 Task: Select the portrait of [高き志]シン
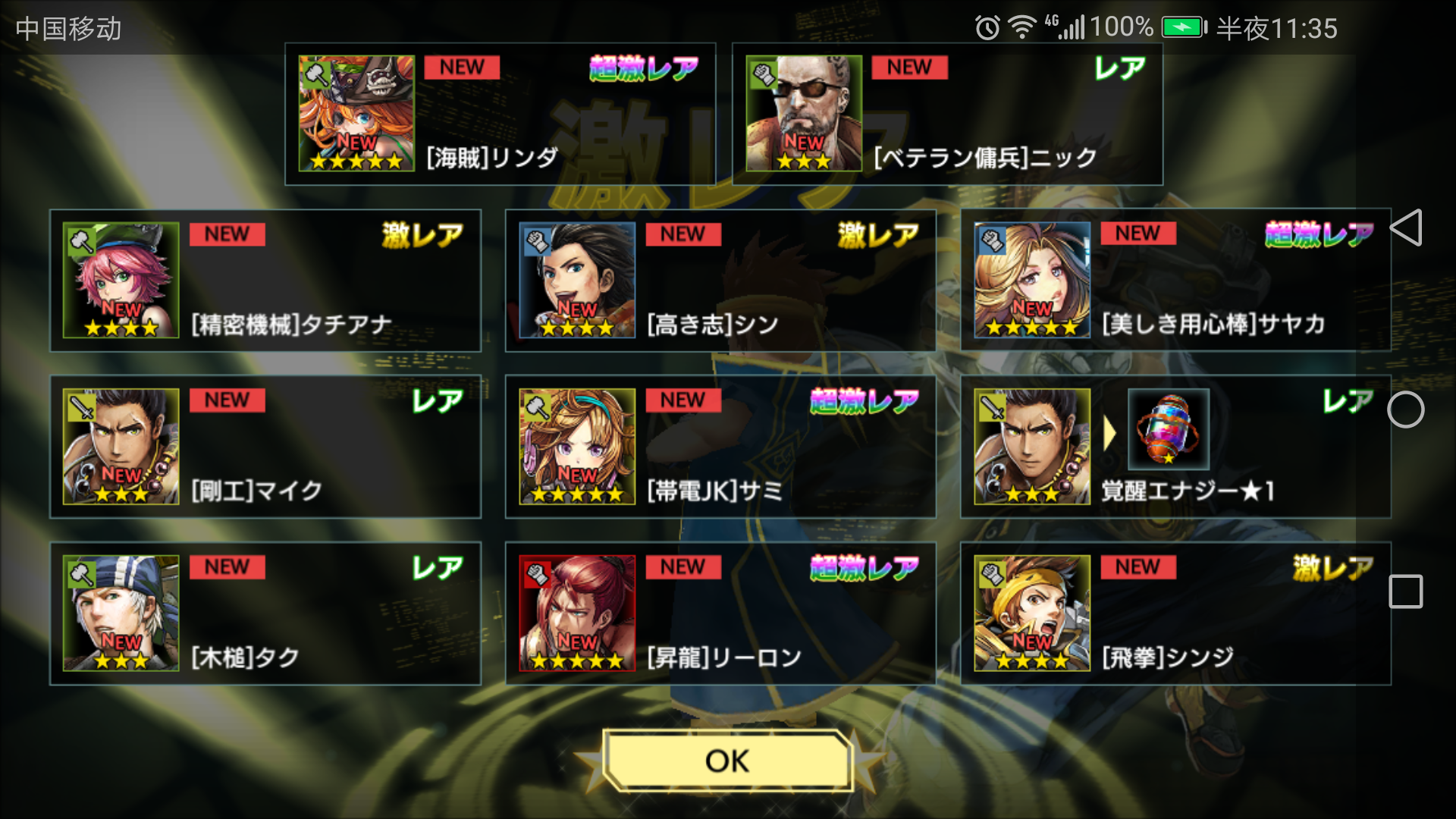(x=578, y=281)
